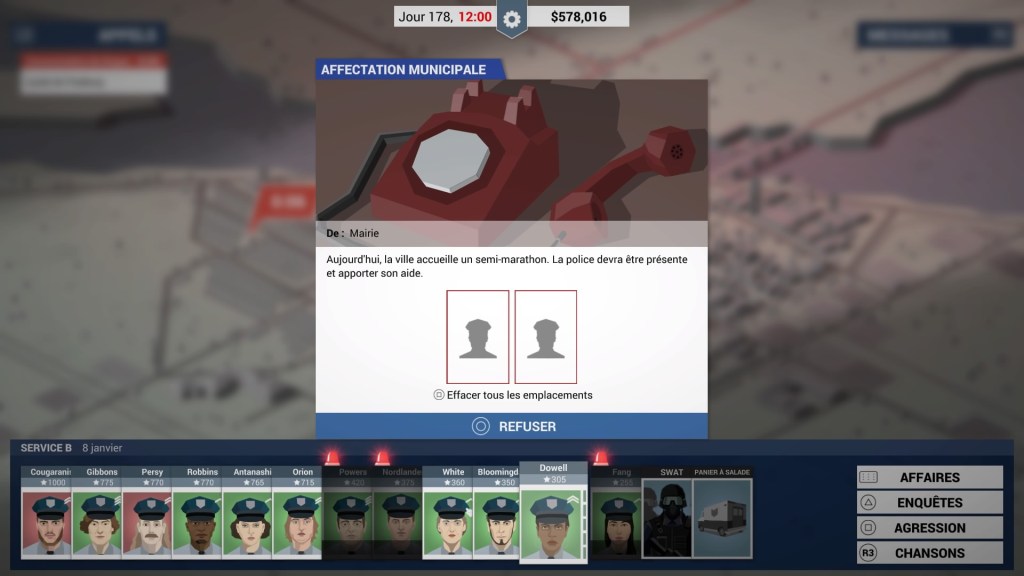
Task: Pick officer Bloomingdale card
Action: pyautogui.click(x=498, y=516)
